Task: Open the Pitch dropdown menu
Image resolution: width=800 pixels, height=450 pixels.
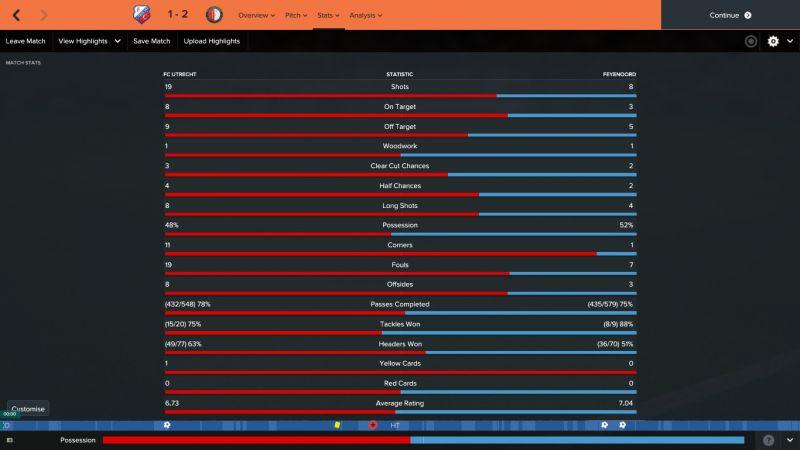Action: click(x=294, y=15)
